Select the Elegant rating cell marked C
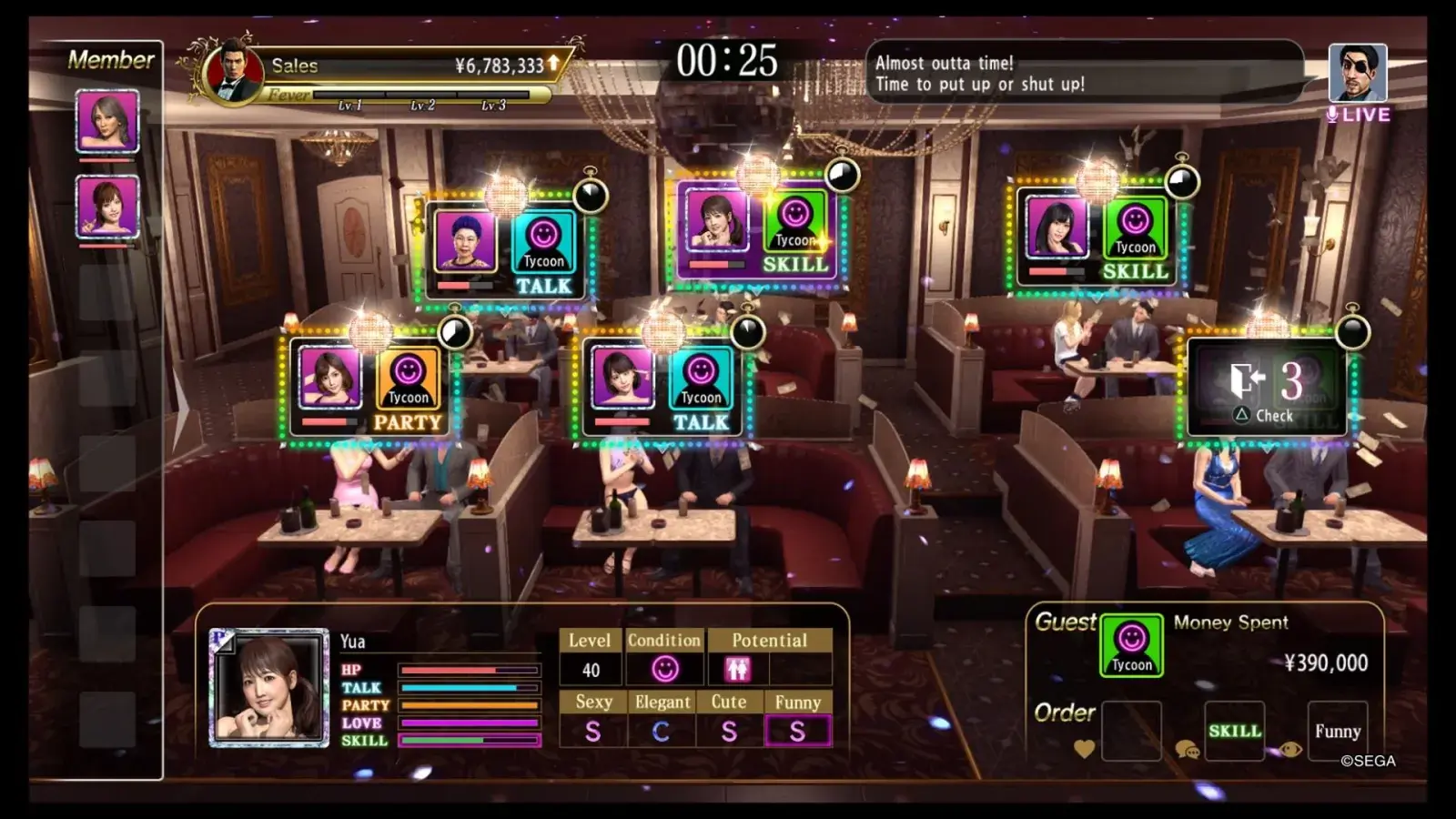The image size is (1456, 819). click(x=662, y=731)
